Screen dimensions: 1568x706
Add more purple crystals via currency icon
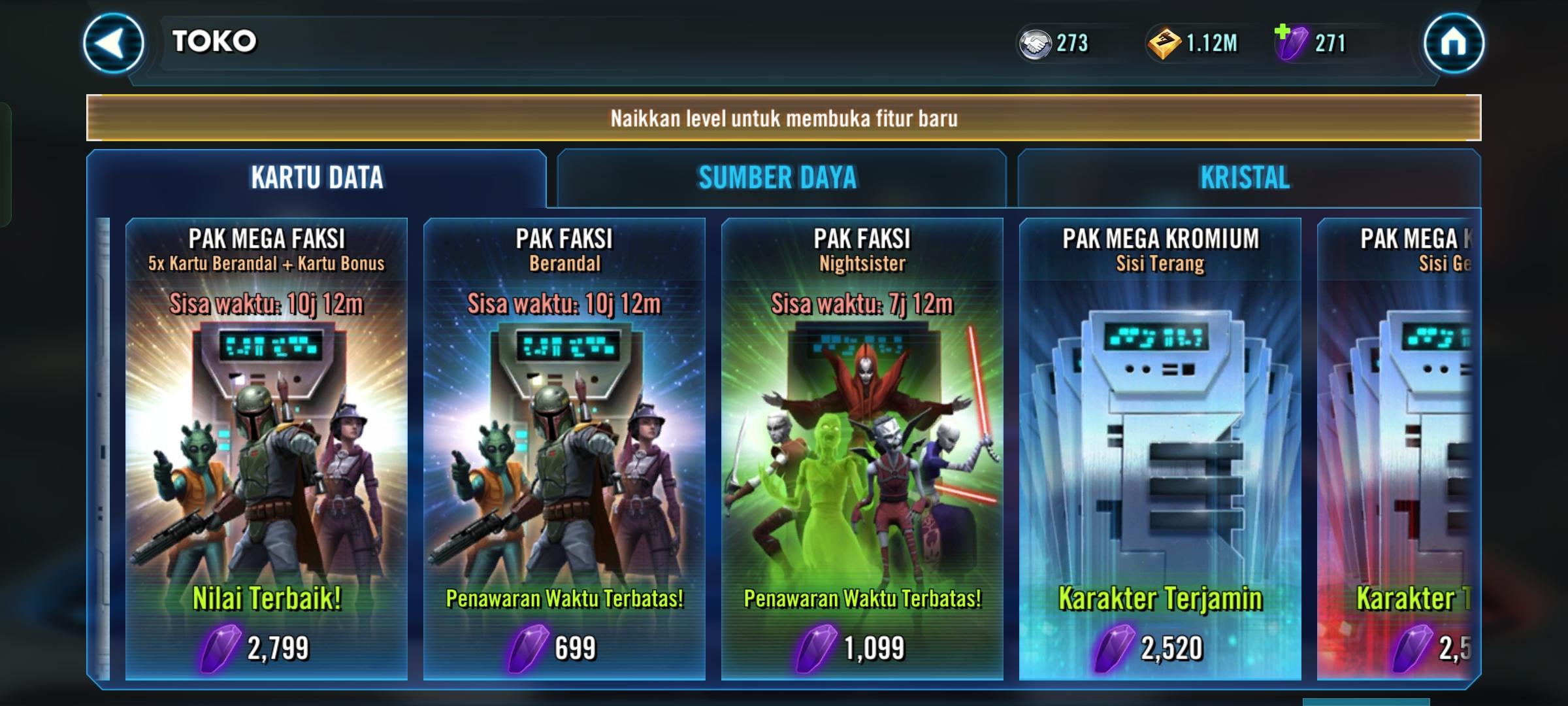click(x=1291, y=42)
